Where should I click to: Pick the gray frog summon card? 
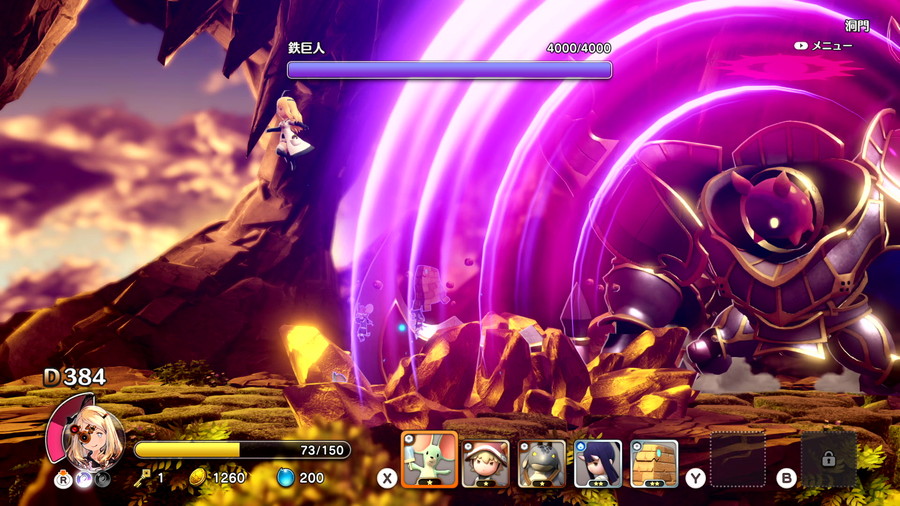(542, 463)
